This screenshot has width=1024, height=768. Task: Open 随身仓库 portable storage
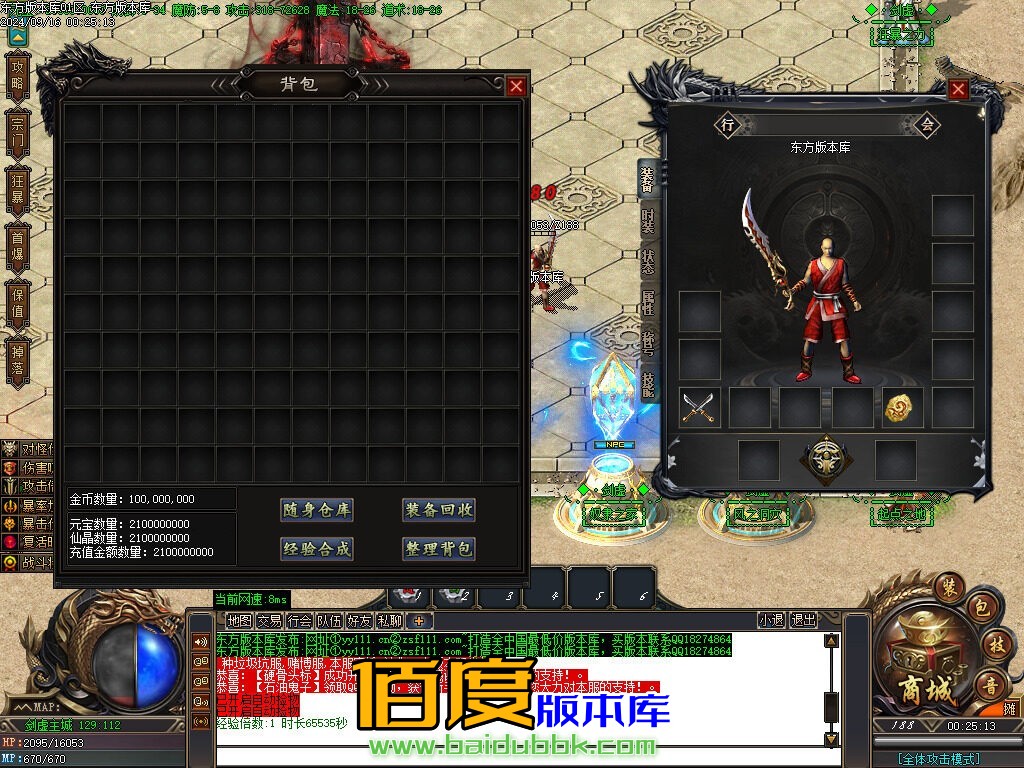(317, 510)
